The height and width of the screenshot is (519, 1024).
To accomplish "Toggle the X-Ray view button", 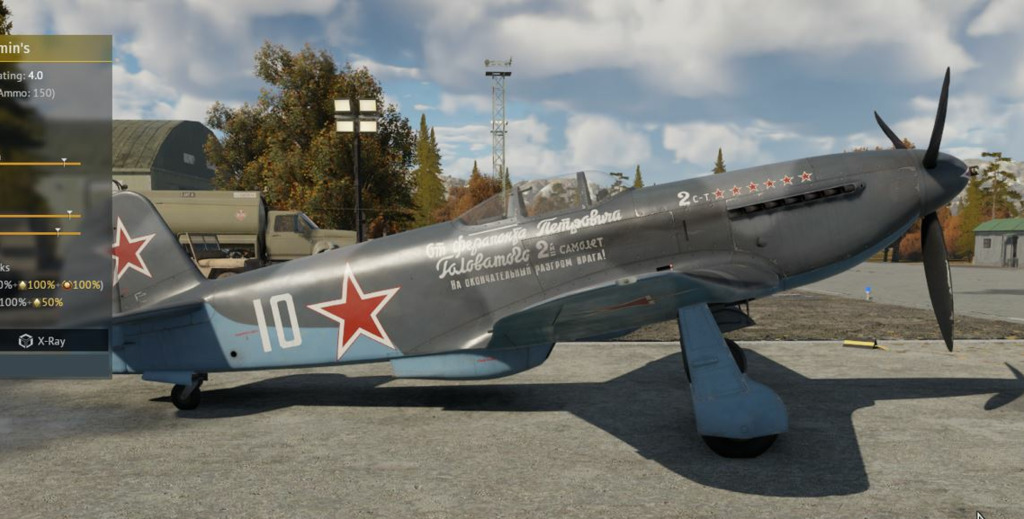I will (x=43, y=341).
